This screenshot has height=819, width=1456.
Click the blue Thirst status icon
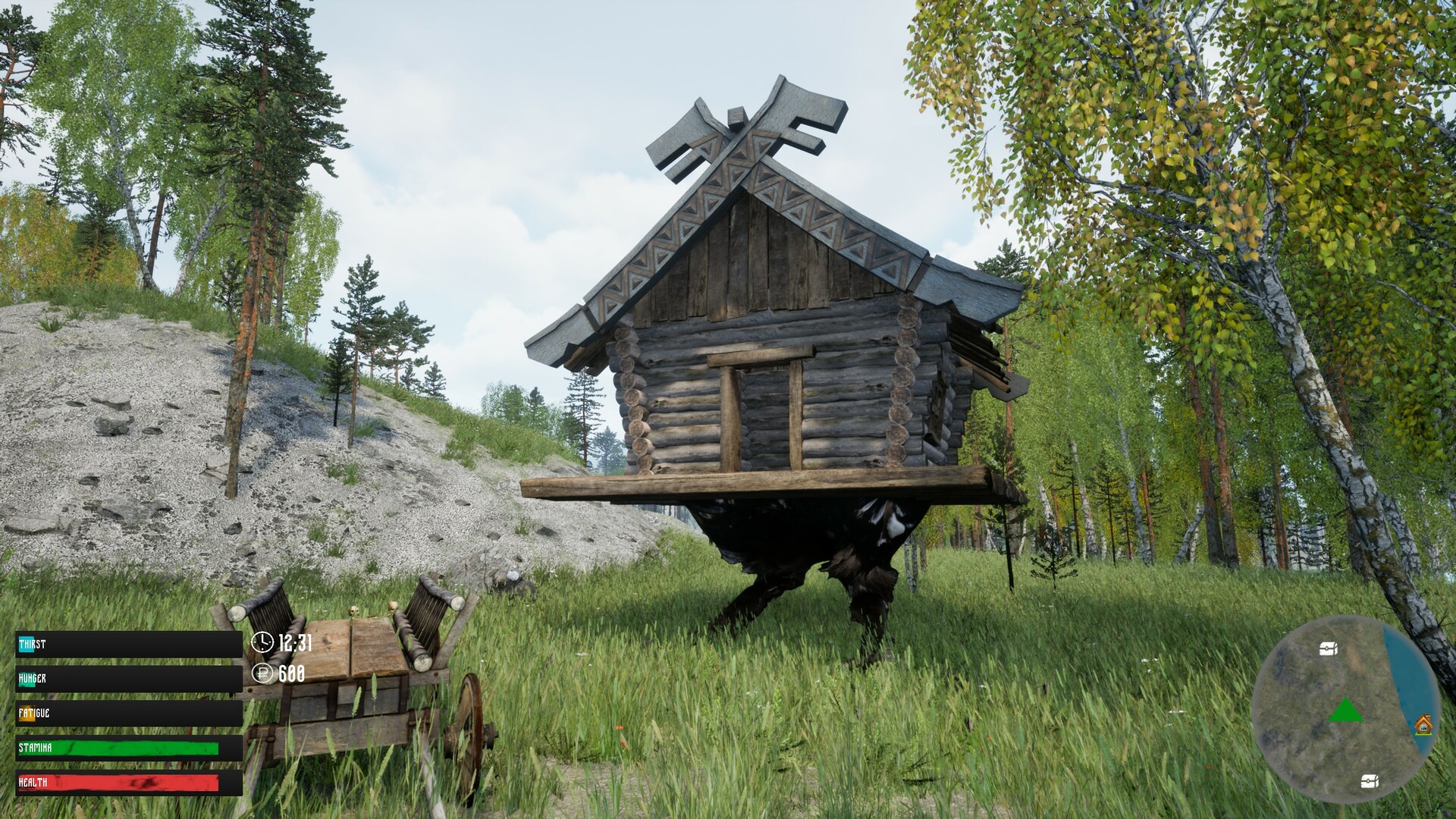(x=25, y=643)
